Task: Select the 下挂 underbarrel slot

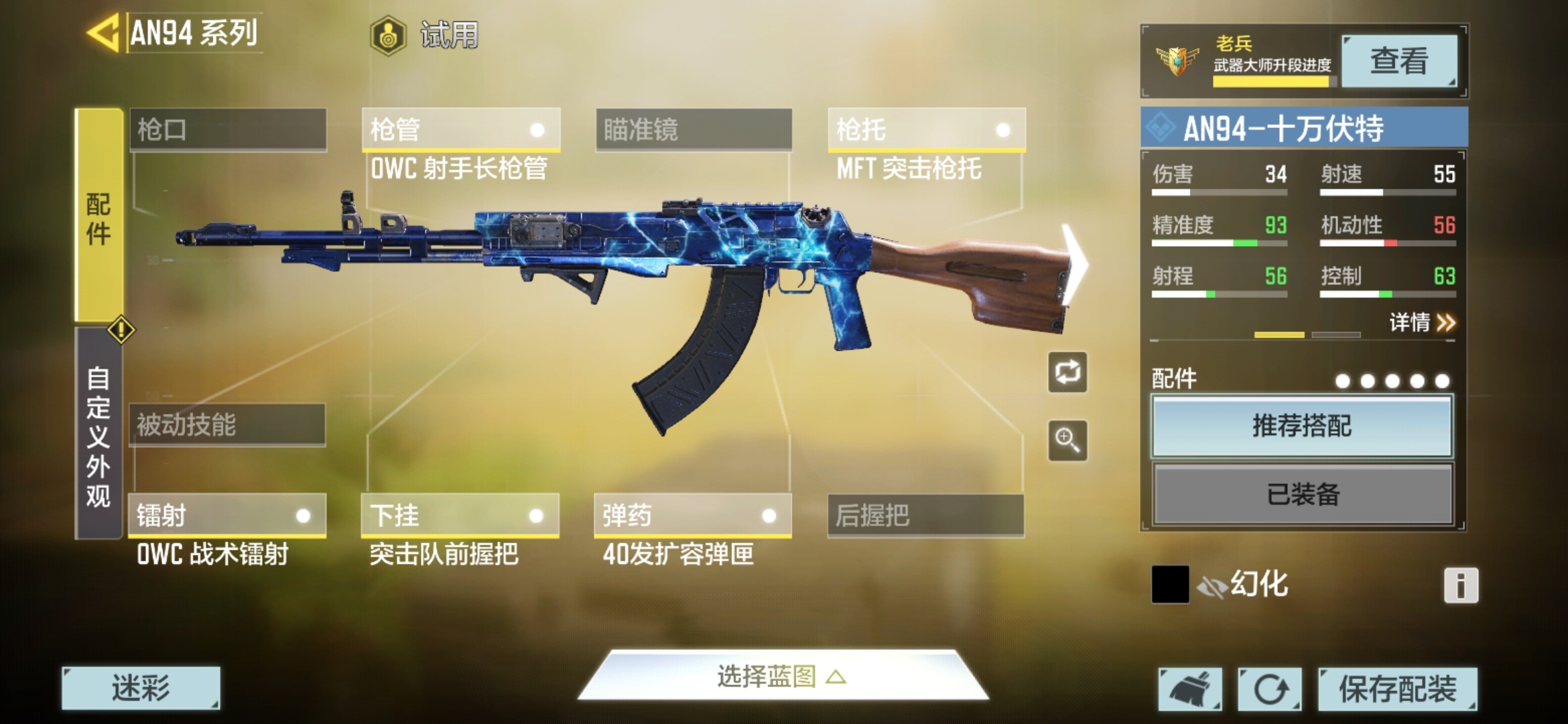Action: pos(460,516)
